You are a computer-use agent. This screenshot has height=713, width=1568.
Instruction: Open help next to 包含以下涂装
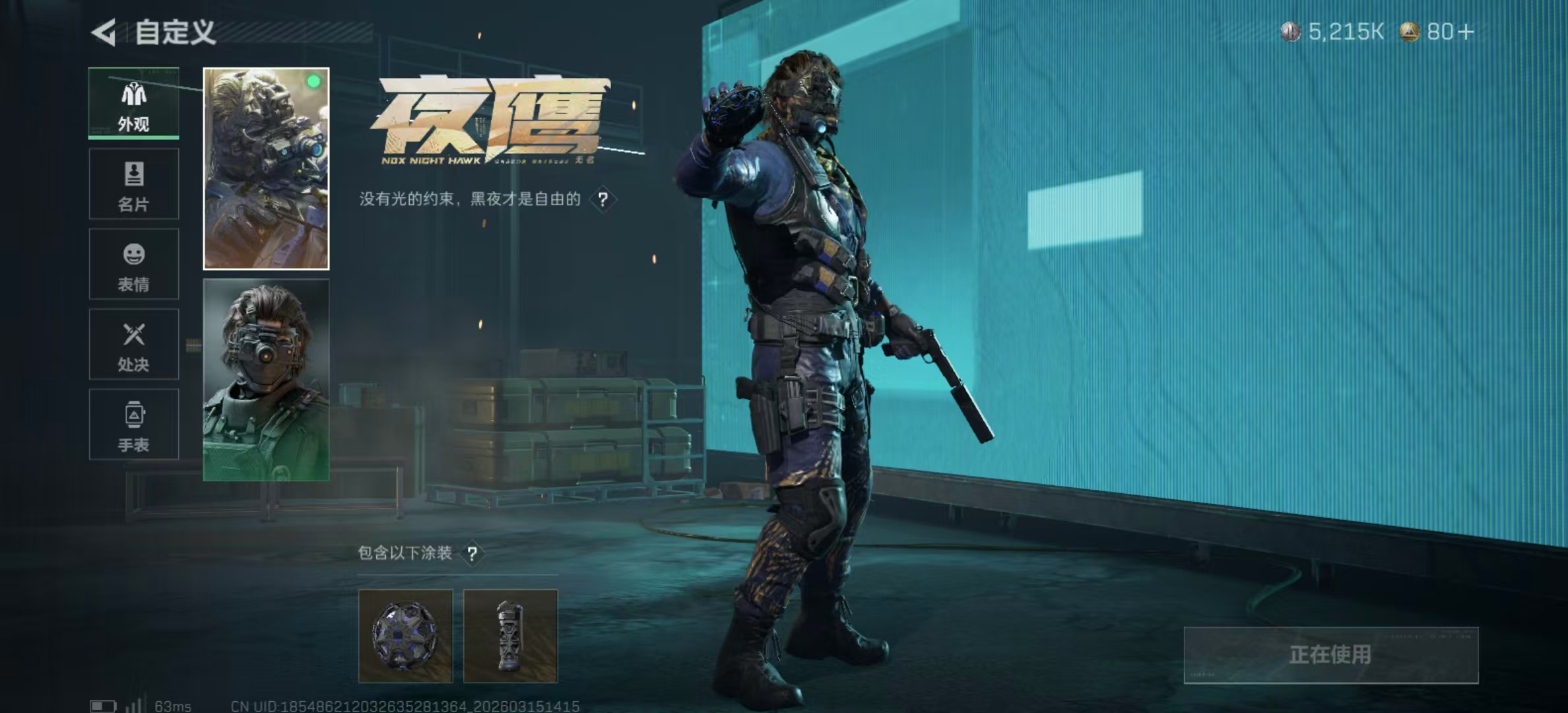[472, 553]
